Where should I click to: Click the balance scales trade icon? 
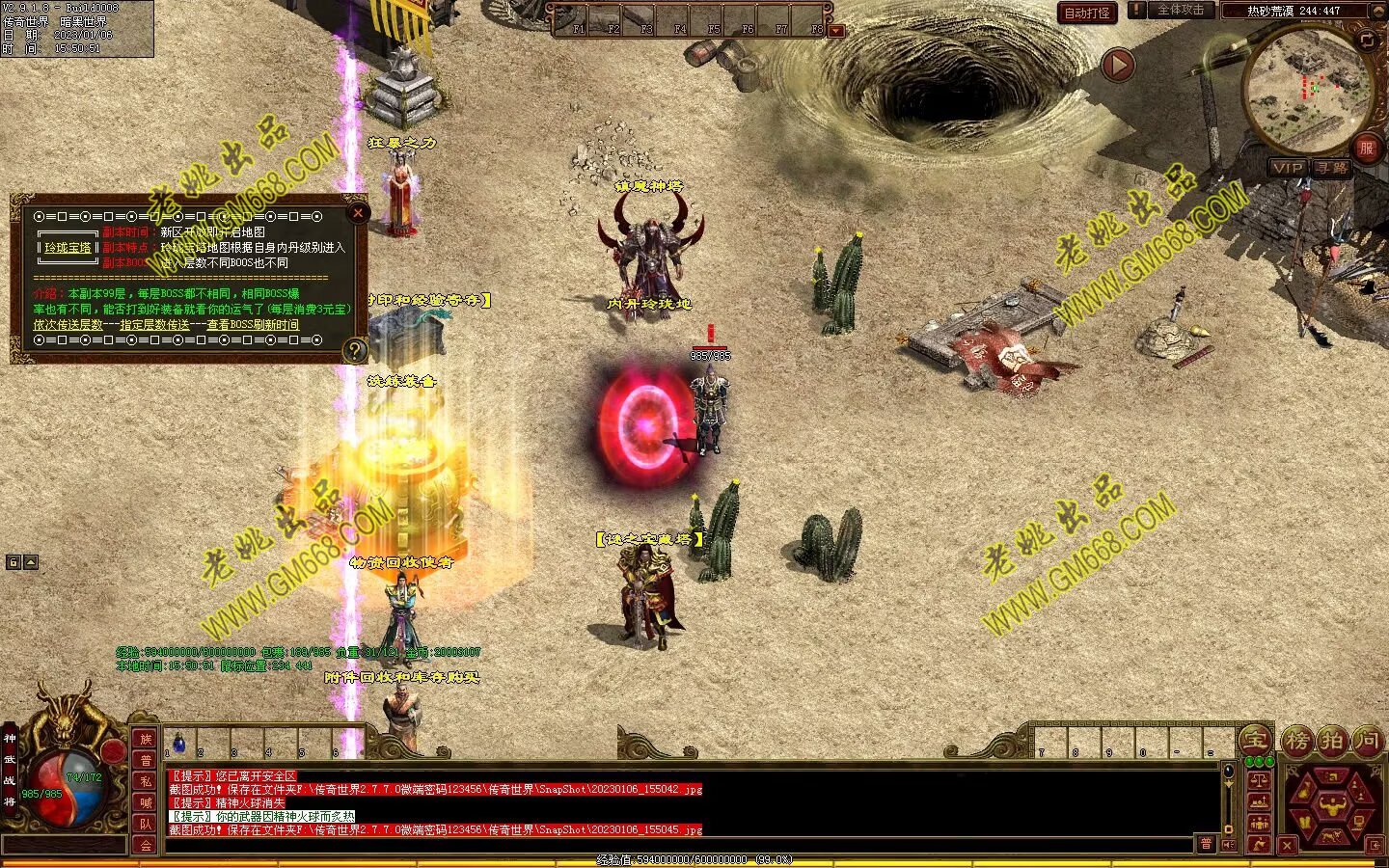(1258, 781)
